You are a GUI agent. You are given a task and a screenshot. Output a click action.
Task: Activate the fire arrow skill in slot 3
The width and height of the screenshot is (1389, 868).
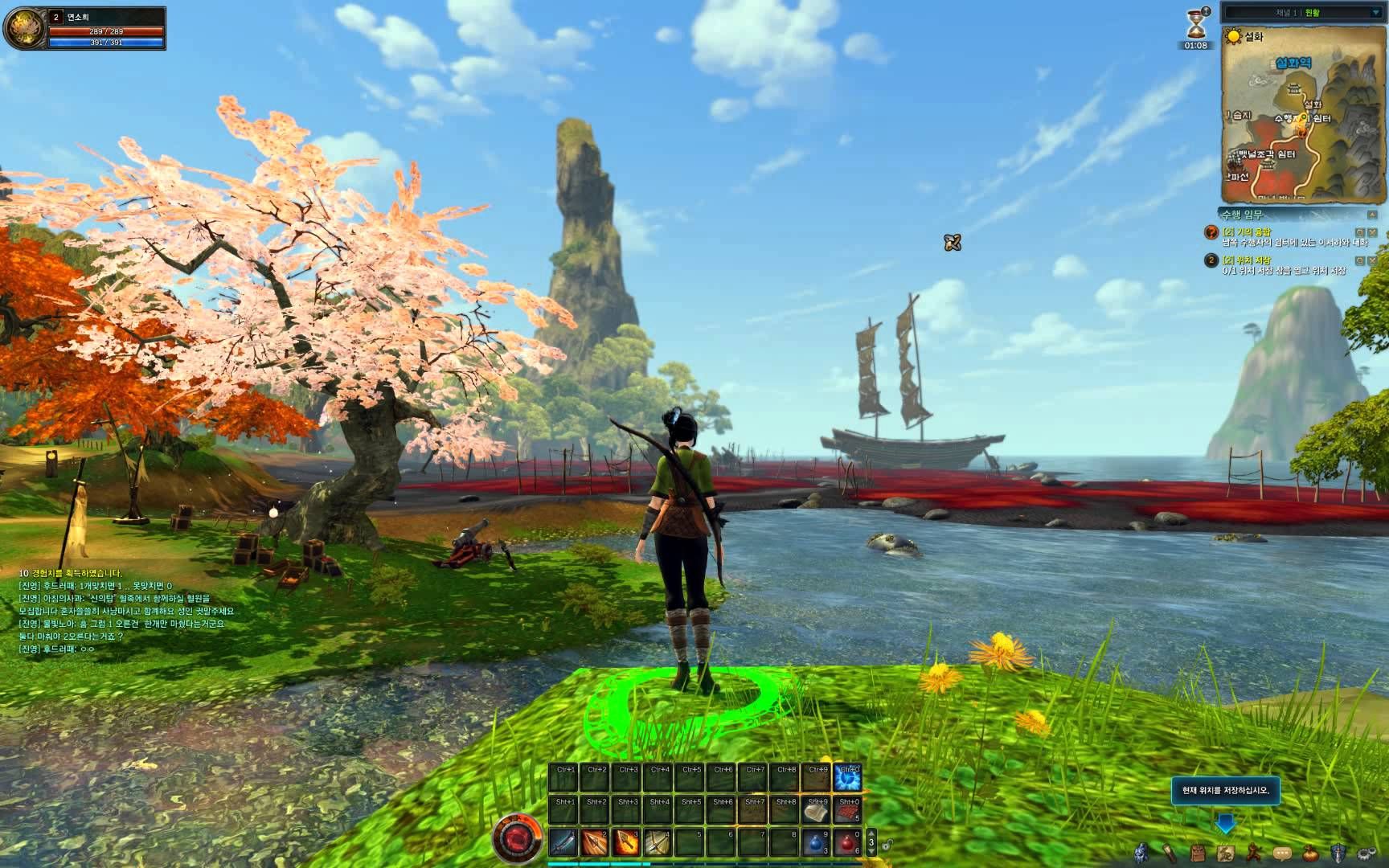pyautogui.click(x=626, y=842)
